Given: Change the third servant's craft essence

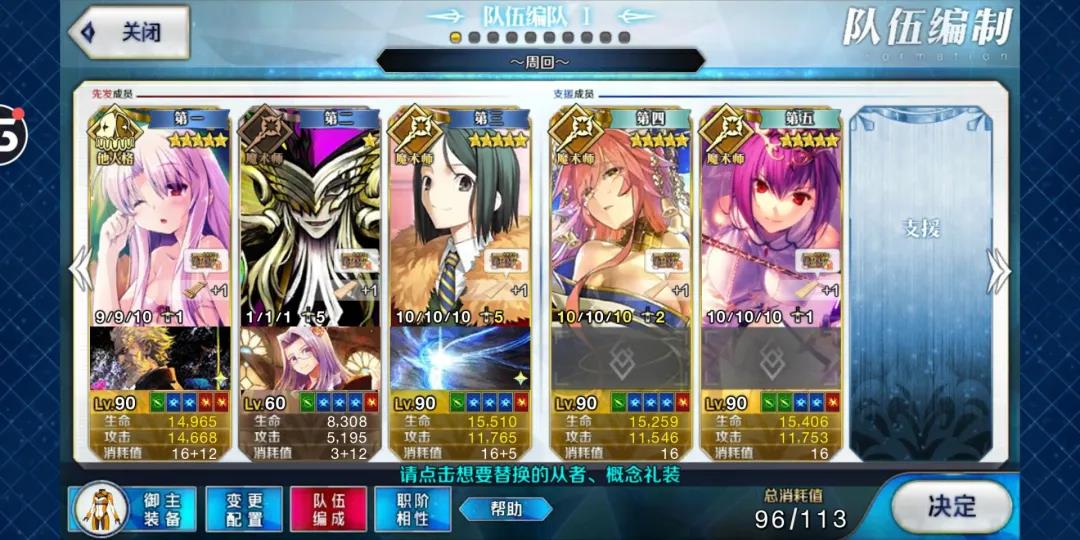Looking at the screenshot, I should (x=460, y=358).
